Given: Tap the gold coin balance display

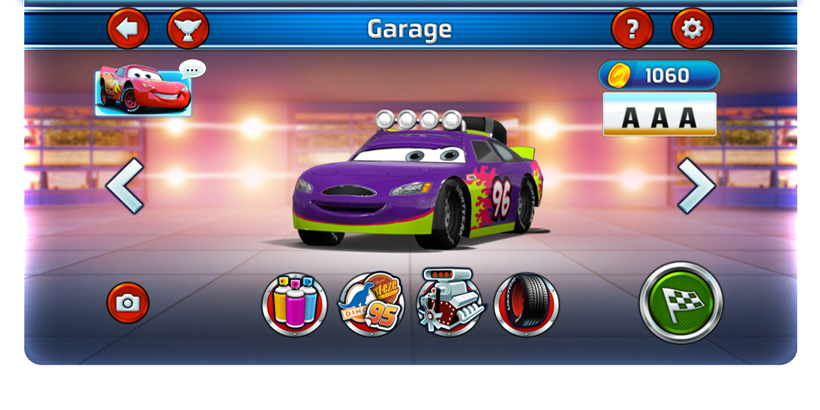Looking at the screenshot, I should click(x=659, y=75).
